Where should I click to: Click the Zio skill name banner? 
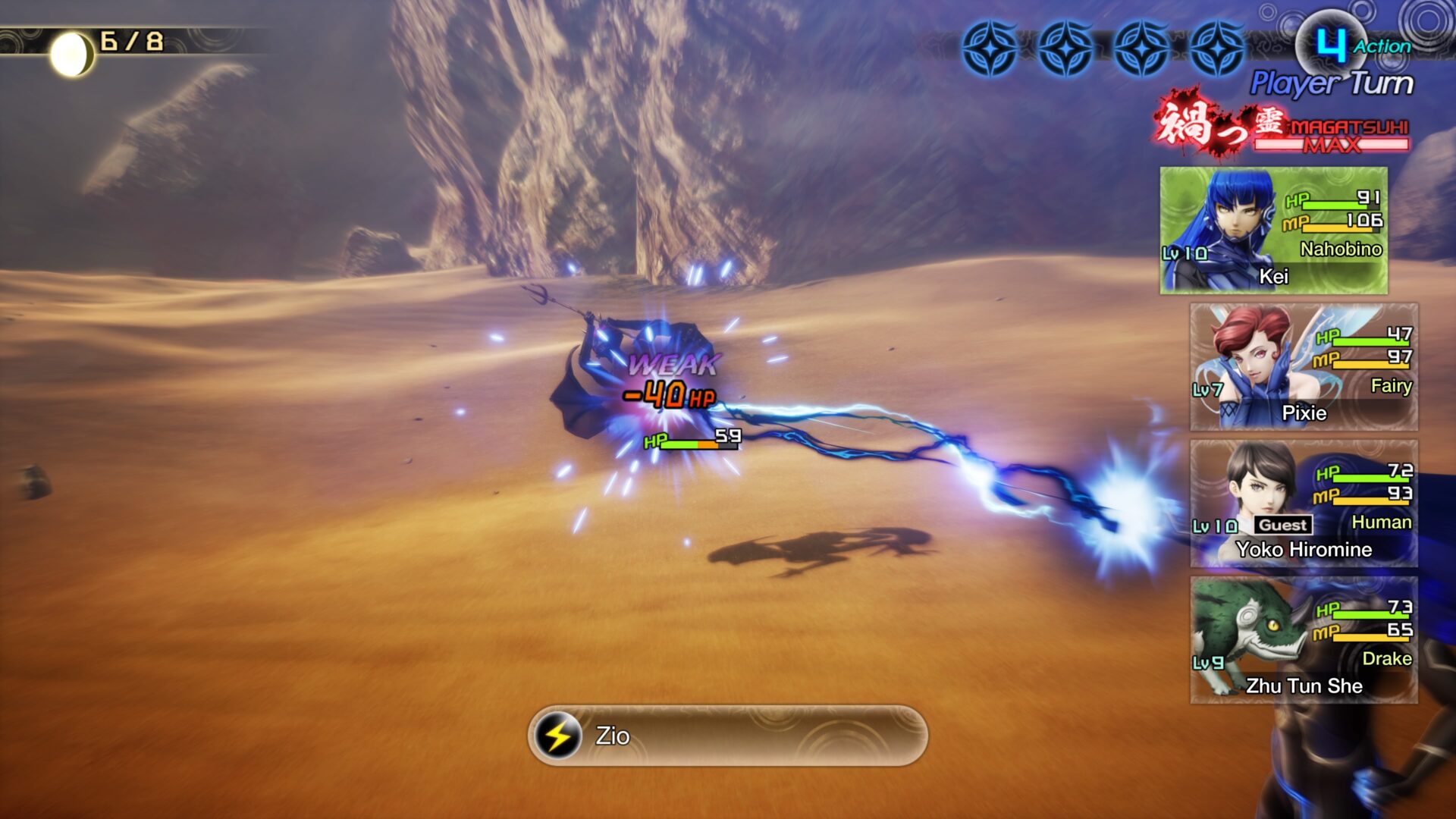point(727,736)
